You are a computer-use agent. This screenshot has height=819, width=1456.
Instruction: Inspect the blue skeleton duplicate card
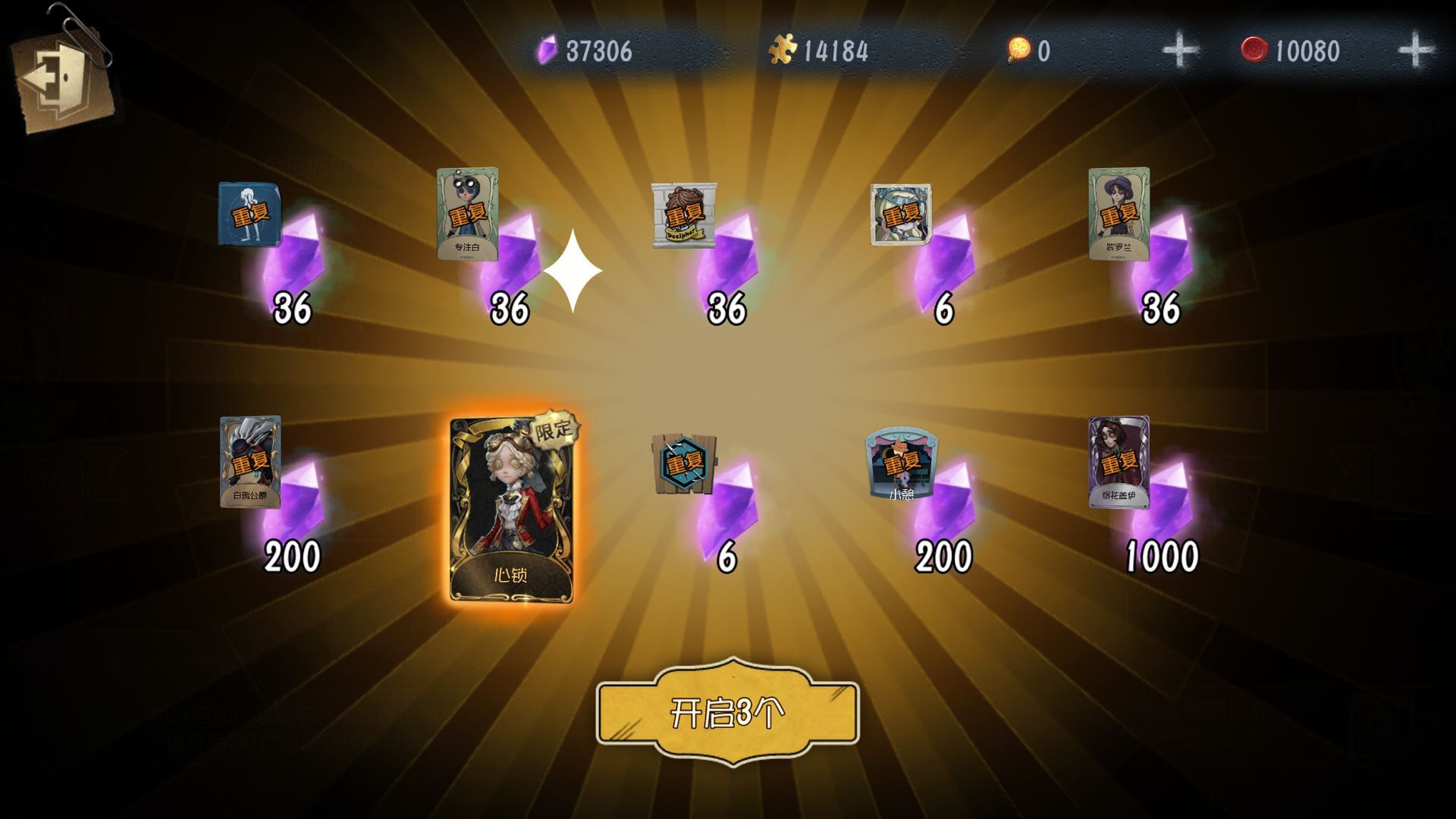coord(249,215)
